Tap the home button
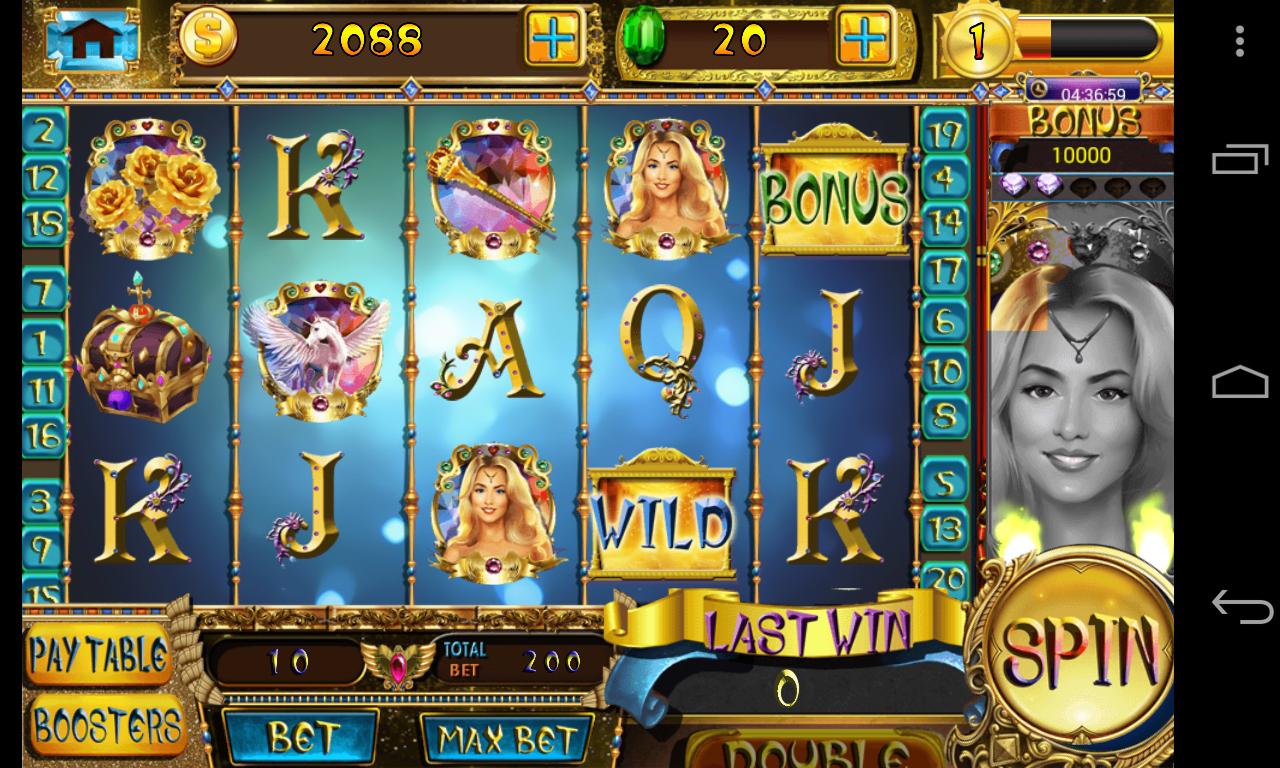Viewport: 1280px width, 768px height. point(91,39)
